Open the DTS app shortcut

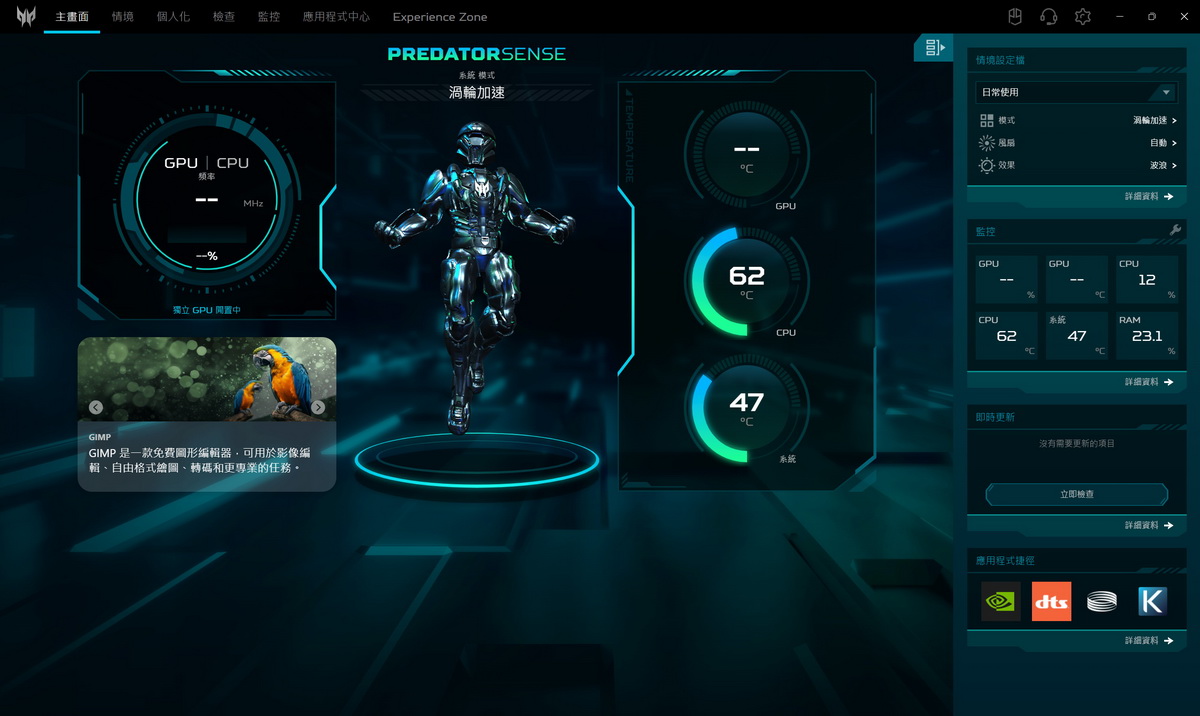click(x=1051, y=601)
